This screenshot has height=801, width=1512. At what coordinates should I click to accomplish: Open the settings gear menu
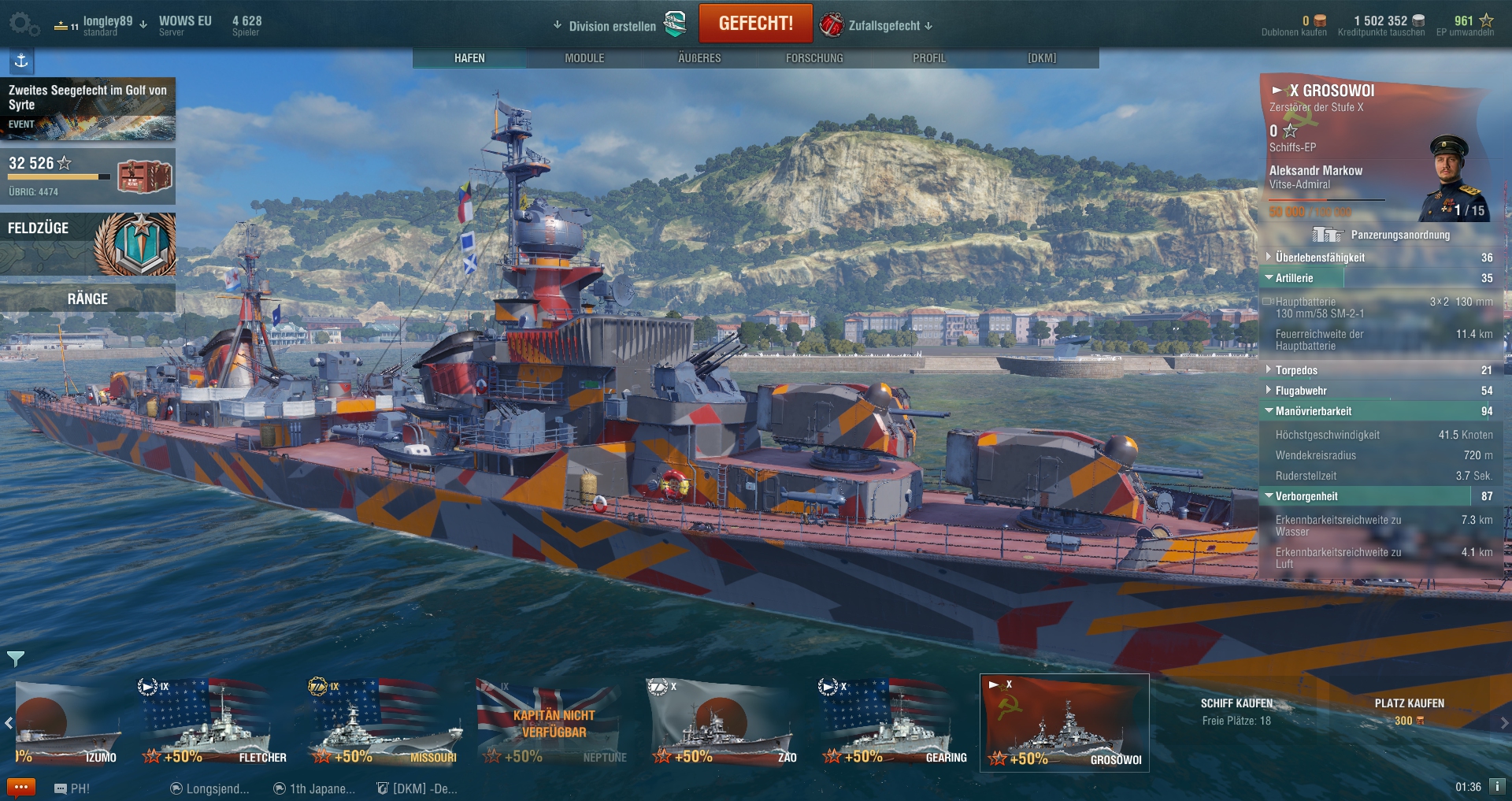click(x=22, y=24)
